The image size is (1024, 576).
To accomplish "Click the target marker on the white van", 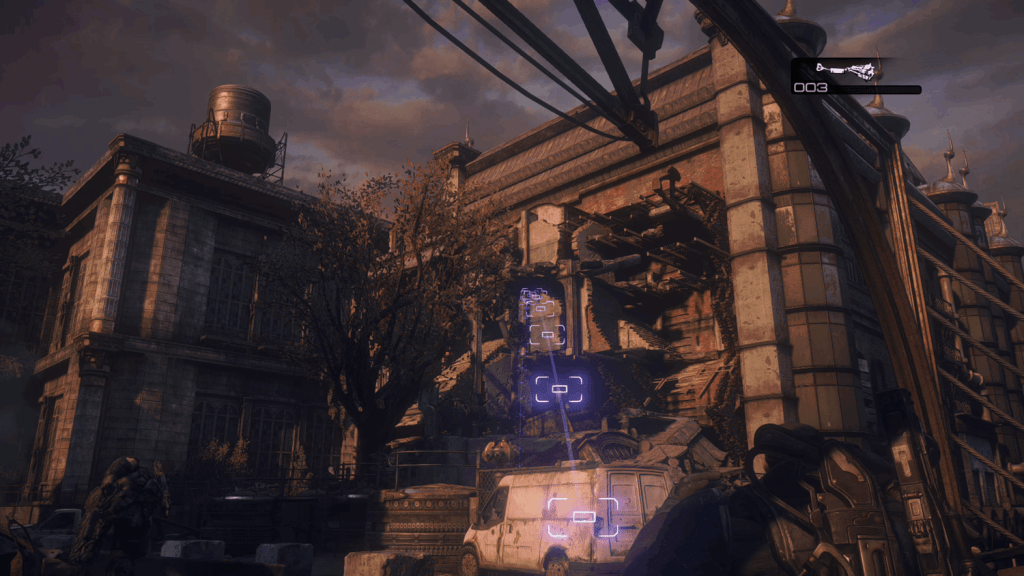I will click(x=583, y=516).
